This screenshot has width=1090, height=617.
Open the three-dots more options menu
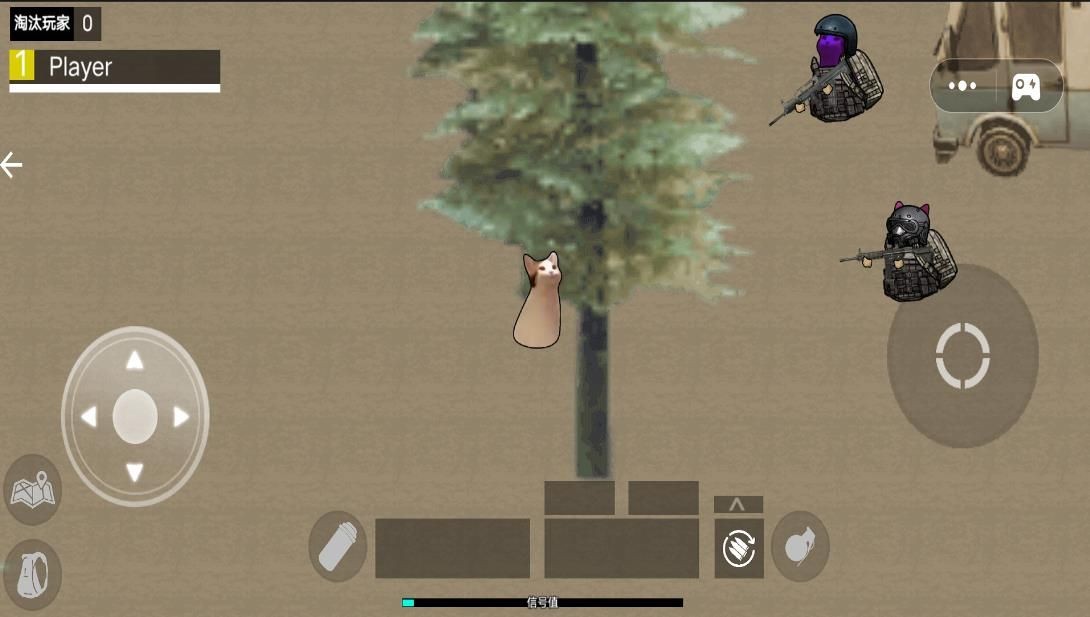point(962,86)
